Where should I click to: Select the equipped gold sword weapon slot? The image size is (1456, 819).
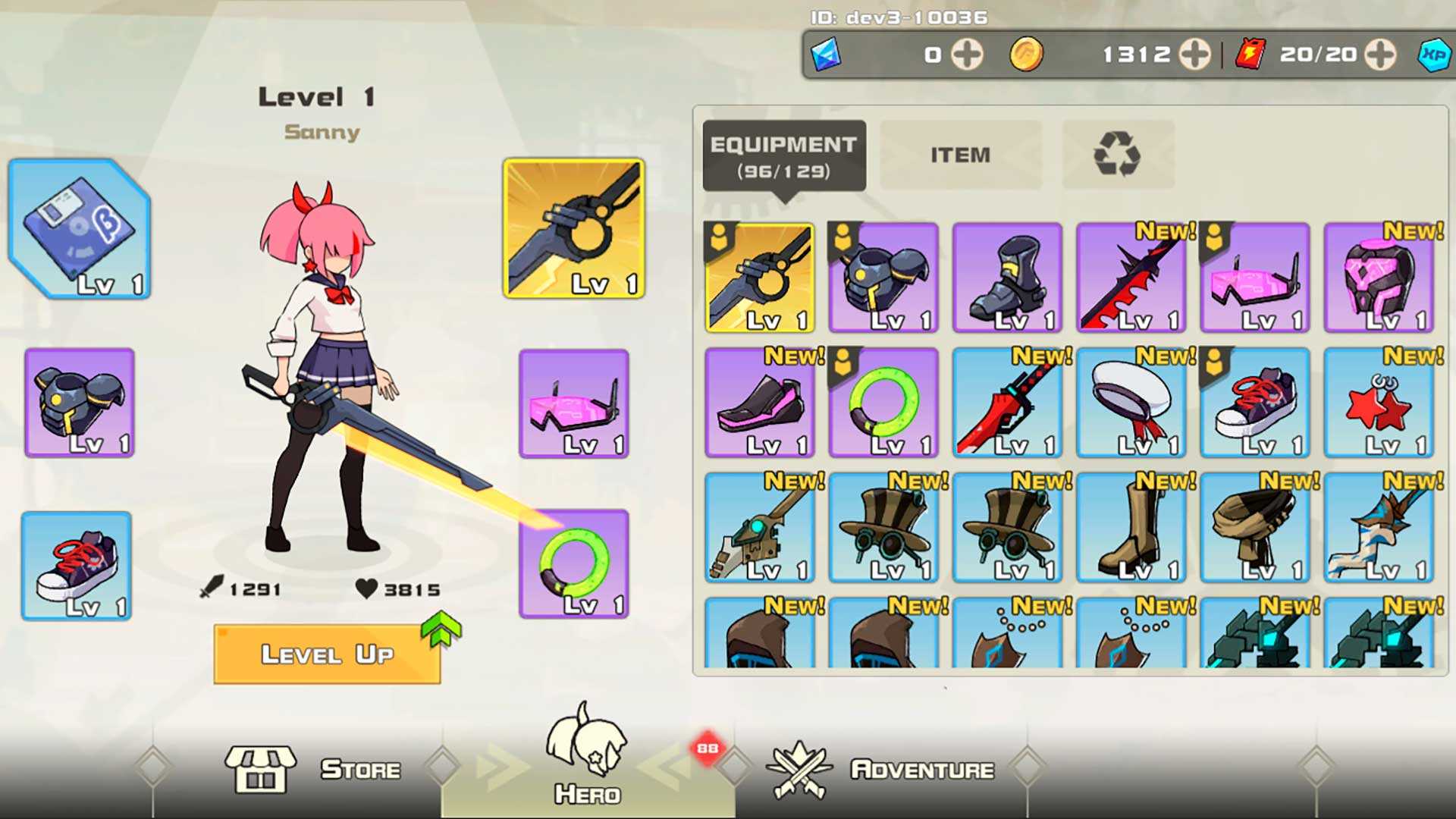[x=574, y=228]
